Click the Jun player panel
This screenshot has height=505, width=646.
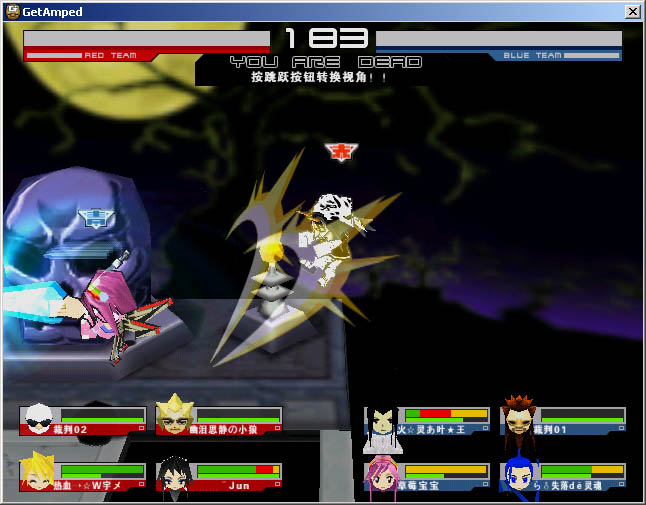click(219, 477)
